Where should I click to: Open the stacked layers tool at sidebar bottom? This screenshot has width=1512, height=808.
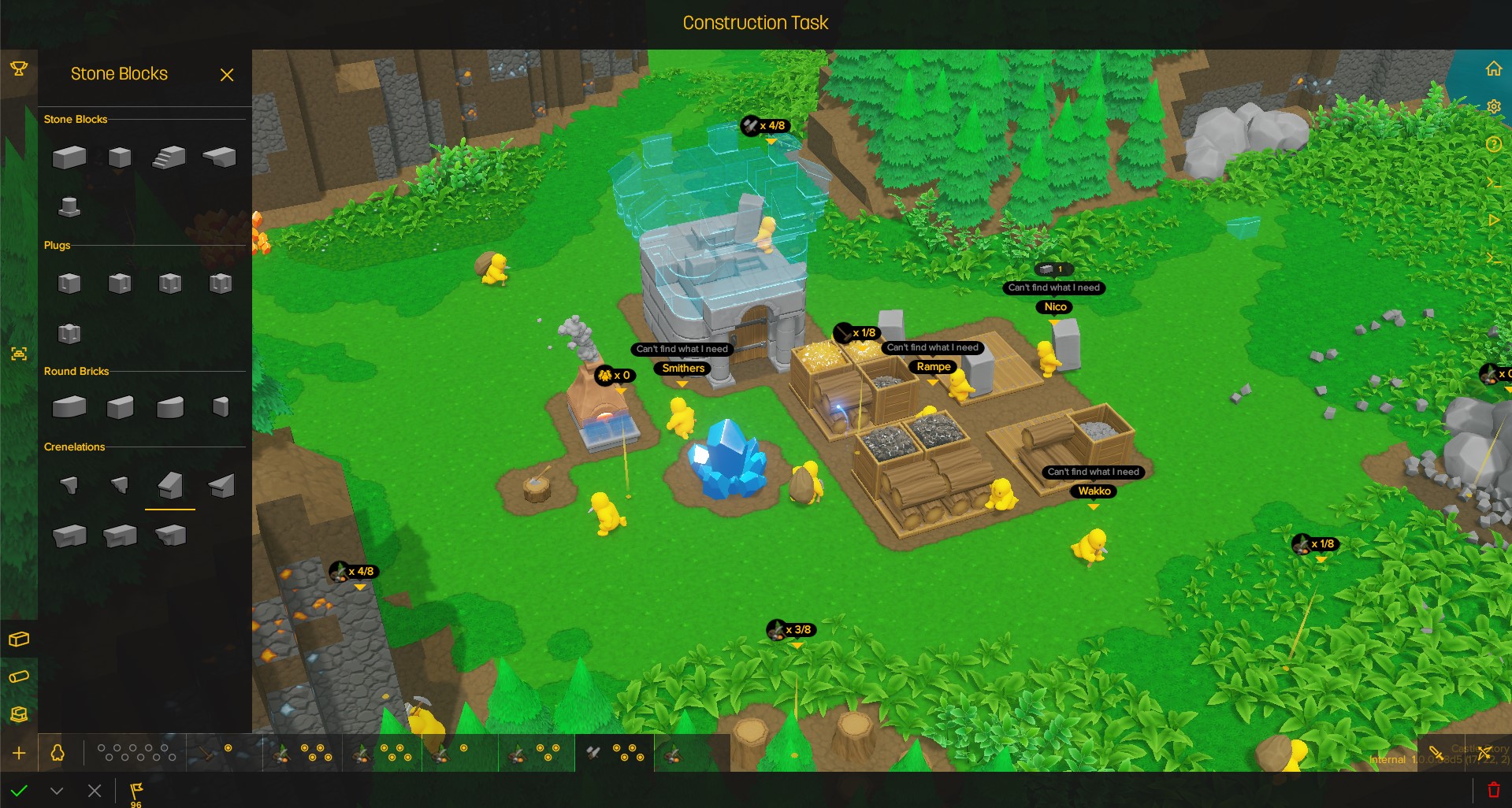tap(19, 713)
